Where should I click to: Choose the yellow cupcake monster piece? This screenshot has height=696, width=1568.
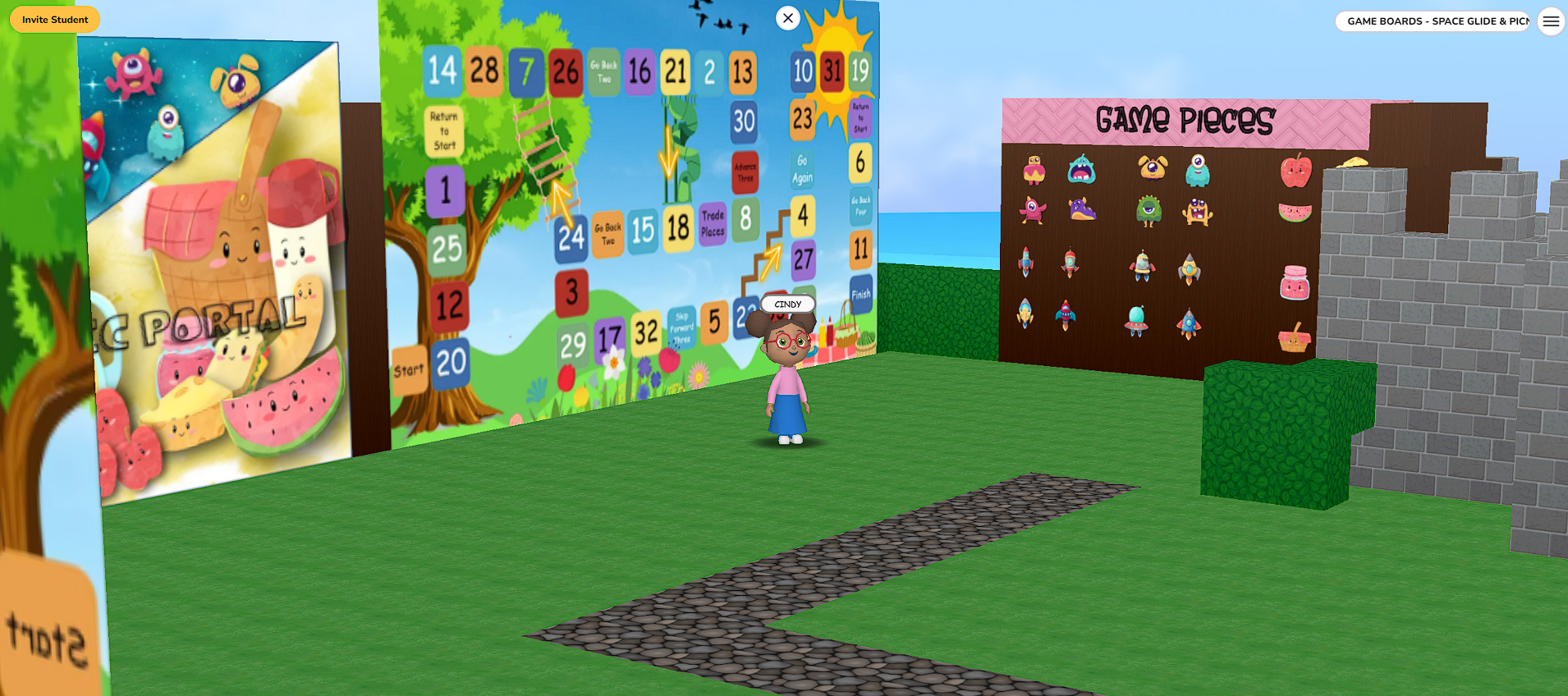tap(1034, 170)
